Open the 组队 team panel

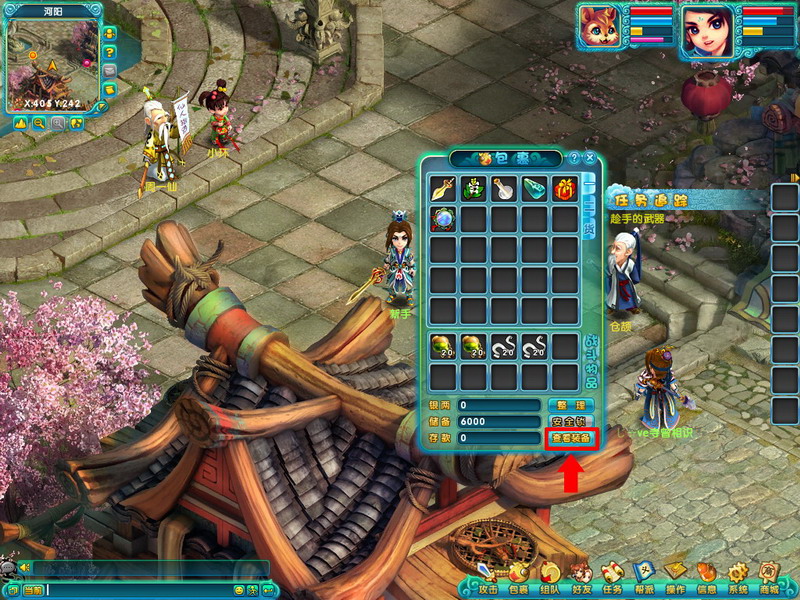550,579
